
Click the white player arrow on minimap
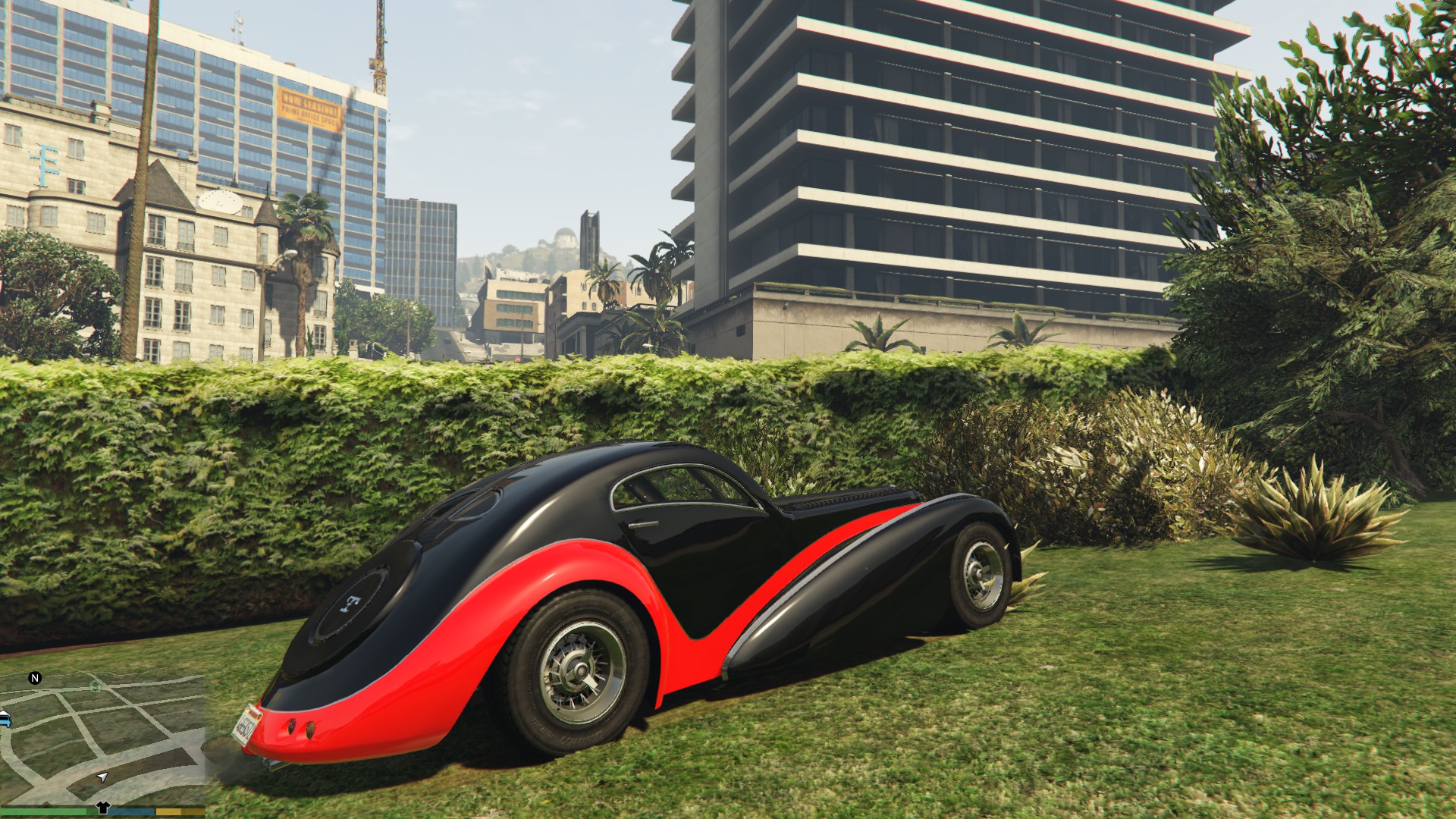pyautogui.click(x=102, y=777)
